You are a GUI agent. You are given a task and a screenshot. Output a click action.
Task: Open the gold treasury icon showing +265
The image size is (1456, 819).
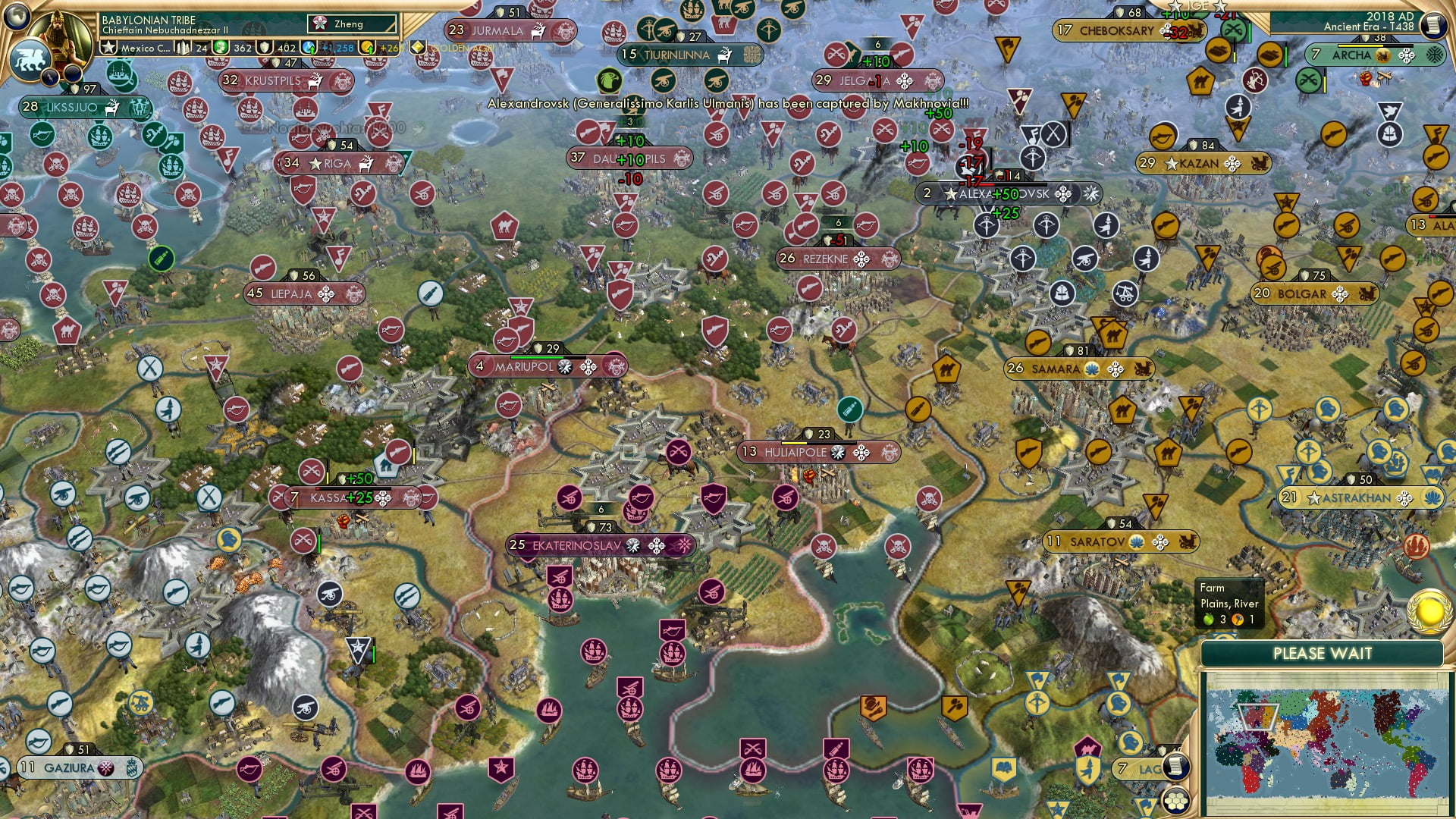[366, 49]
